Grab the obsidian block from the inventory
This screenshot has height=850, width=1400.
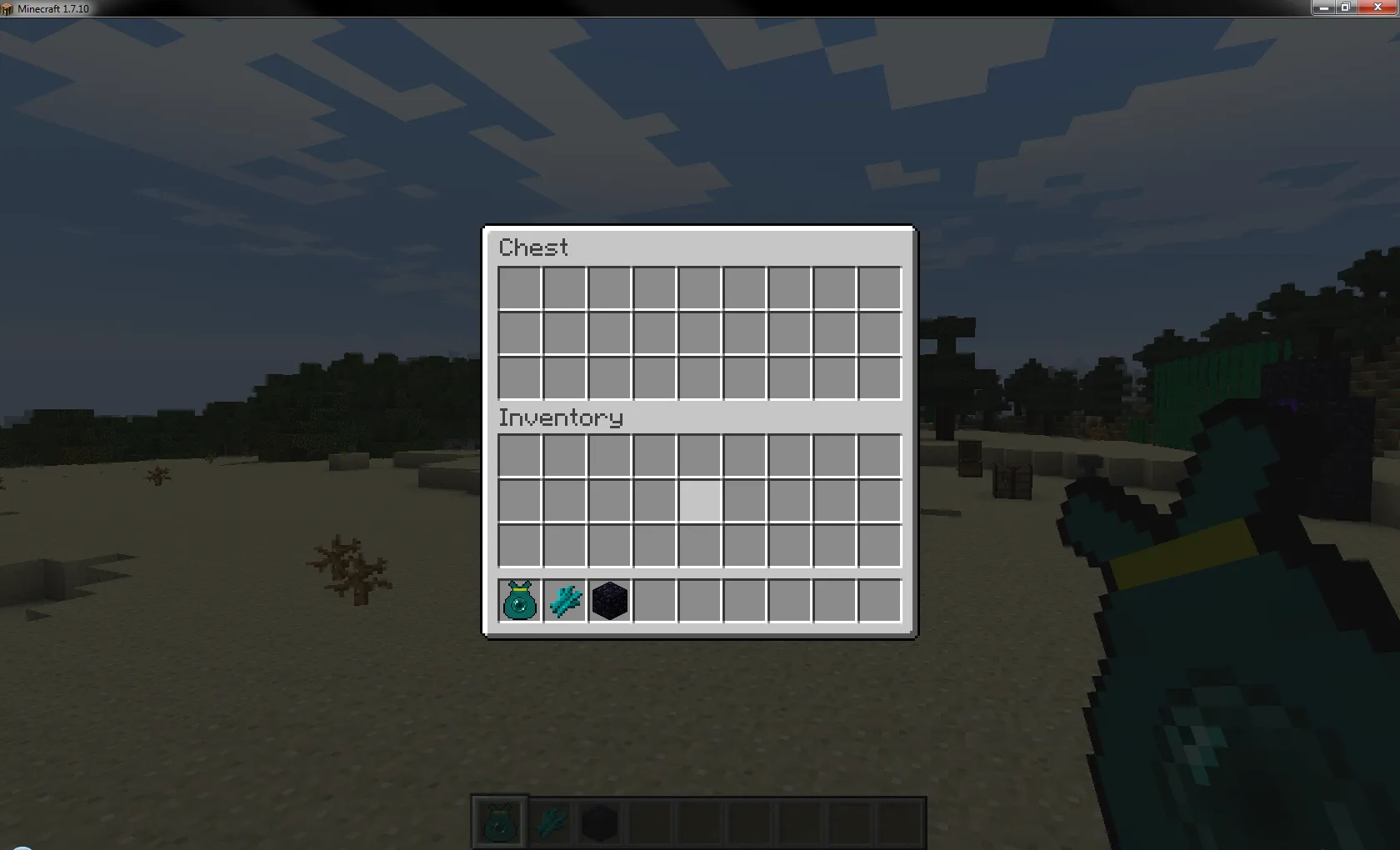(608, 601)
